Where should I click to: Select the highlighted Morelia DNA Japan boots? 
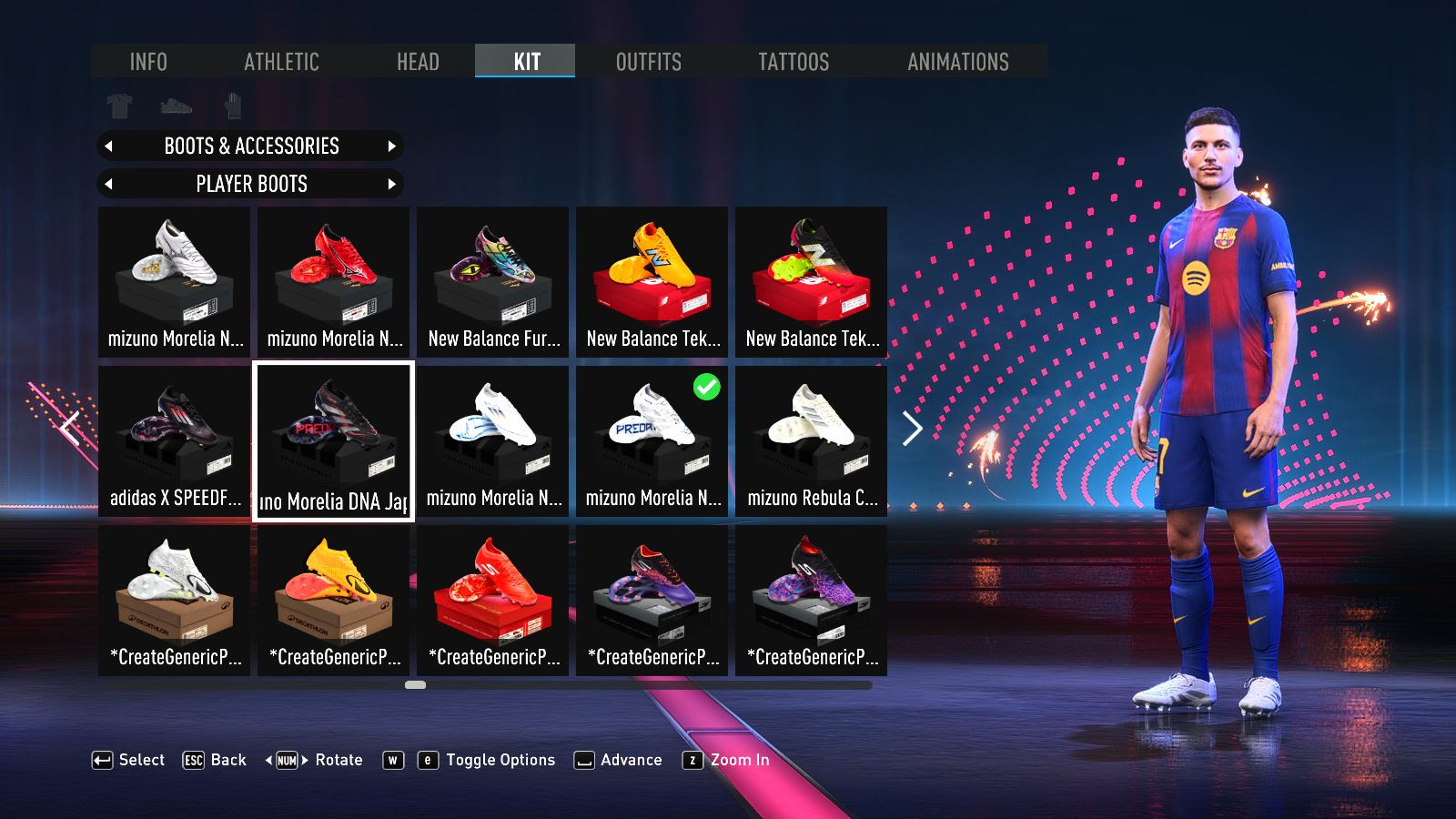333,441
